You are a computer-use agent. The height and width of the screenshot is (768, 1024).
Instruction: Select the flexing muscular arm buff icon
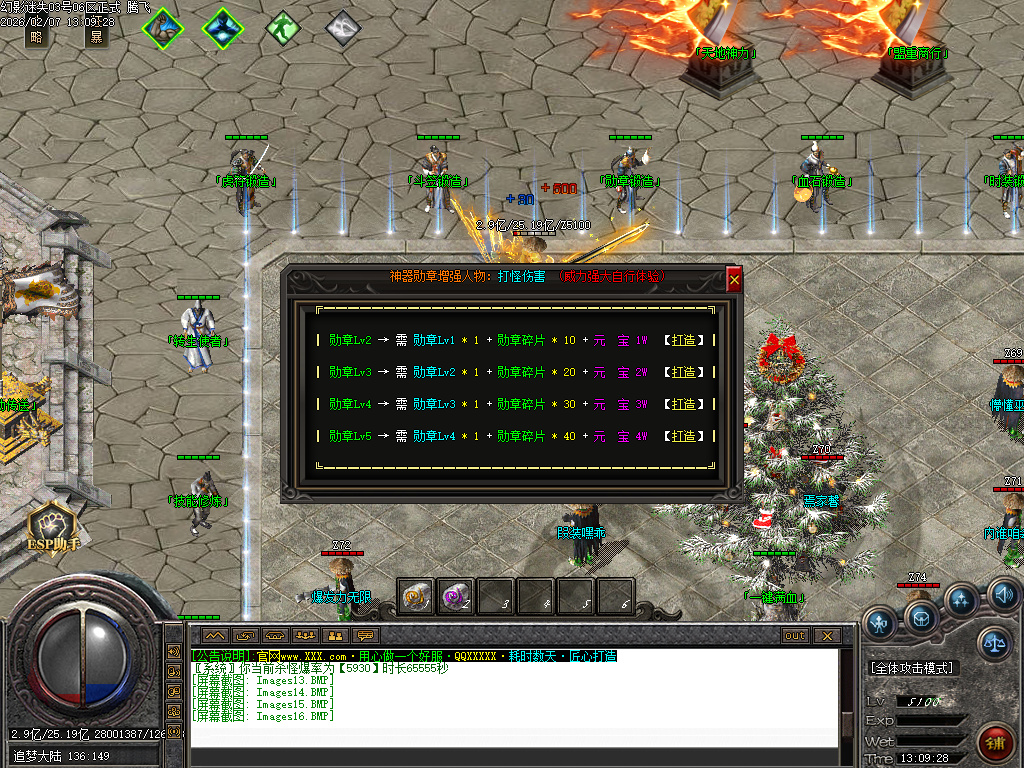[x=162, y=27]
